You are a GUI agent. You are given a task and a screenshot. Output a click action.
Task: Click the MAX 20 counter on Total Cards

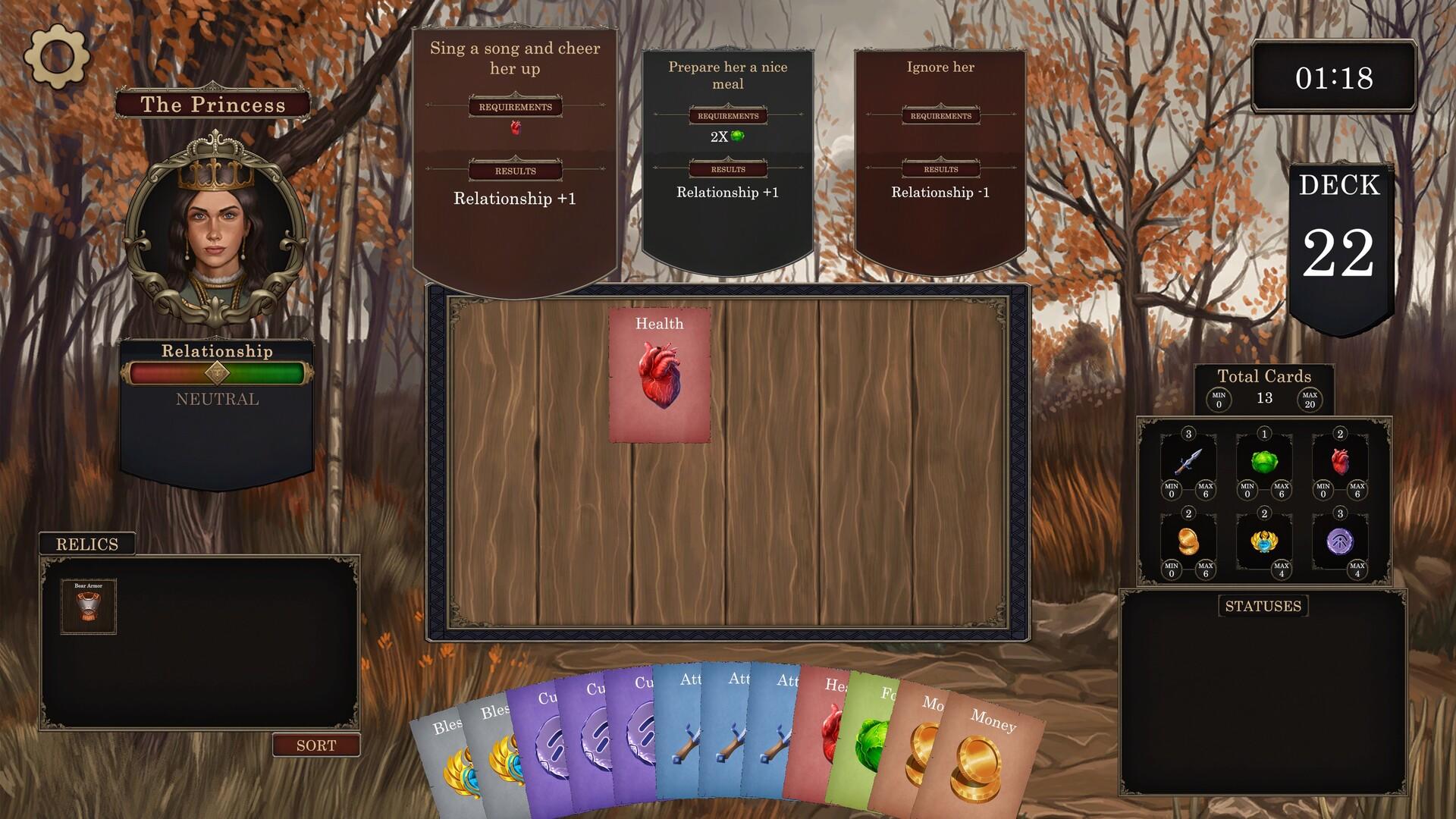pyautogui.click(x=1311, y=398)
